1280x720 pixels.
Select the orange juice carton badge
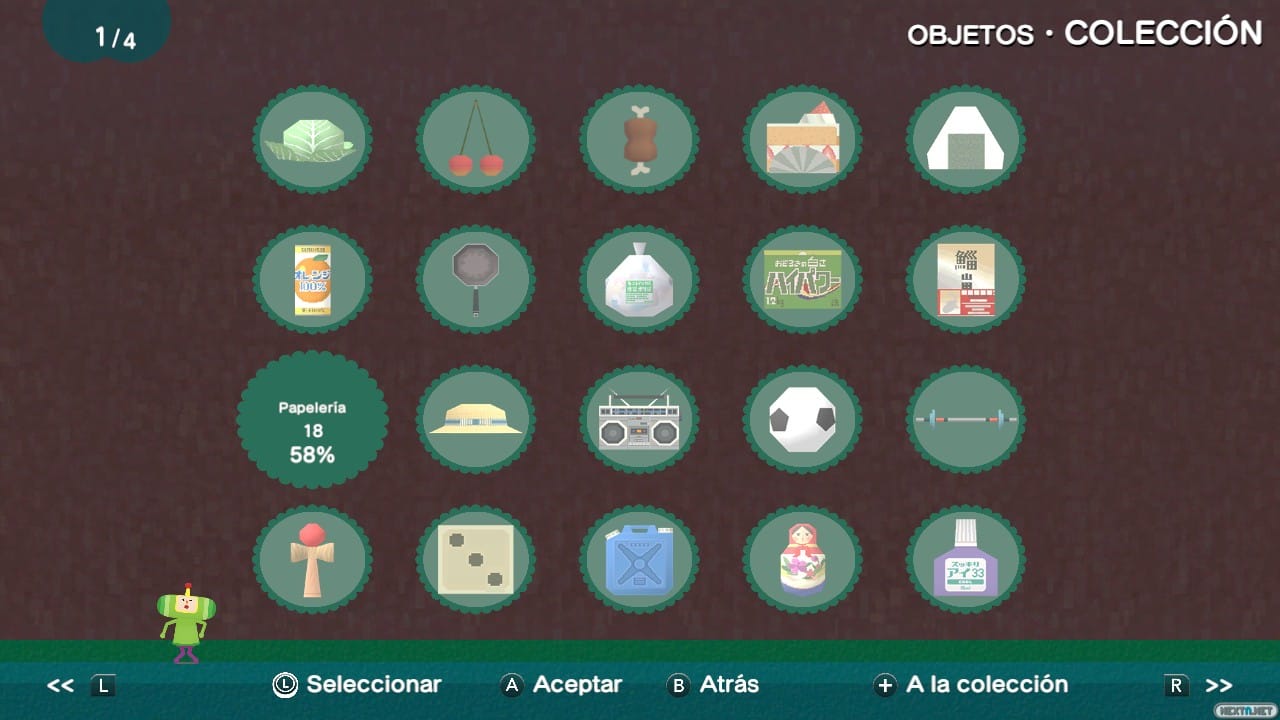click(313, 279)
